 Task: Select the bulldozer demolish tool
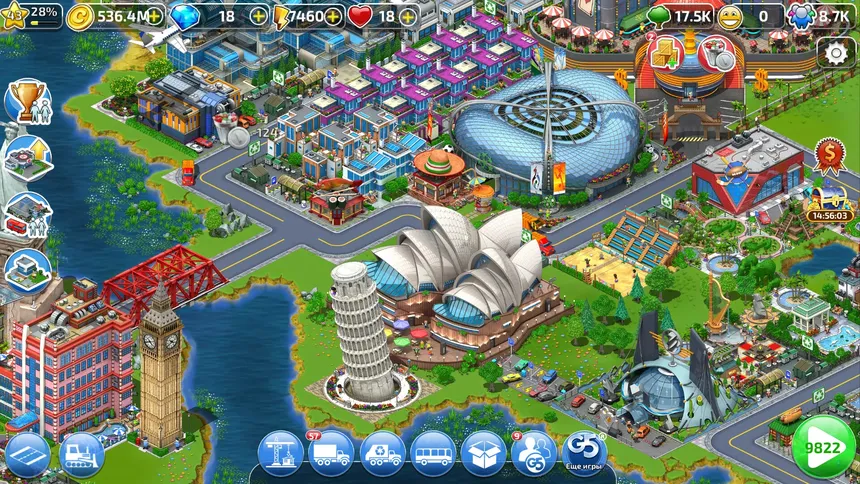tap(82, 455)
